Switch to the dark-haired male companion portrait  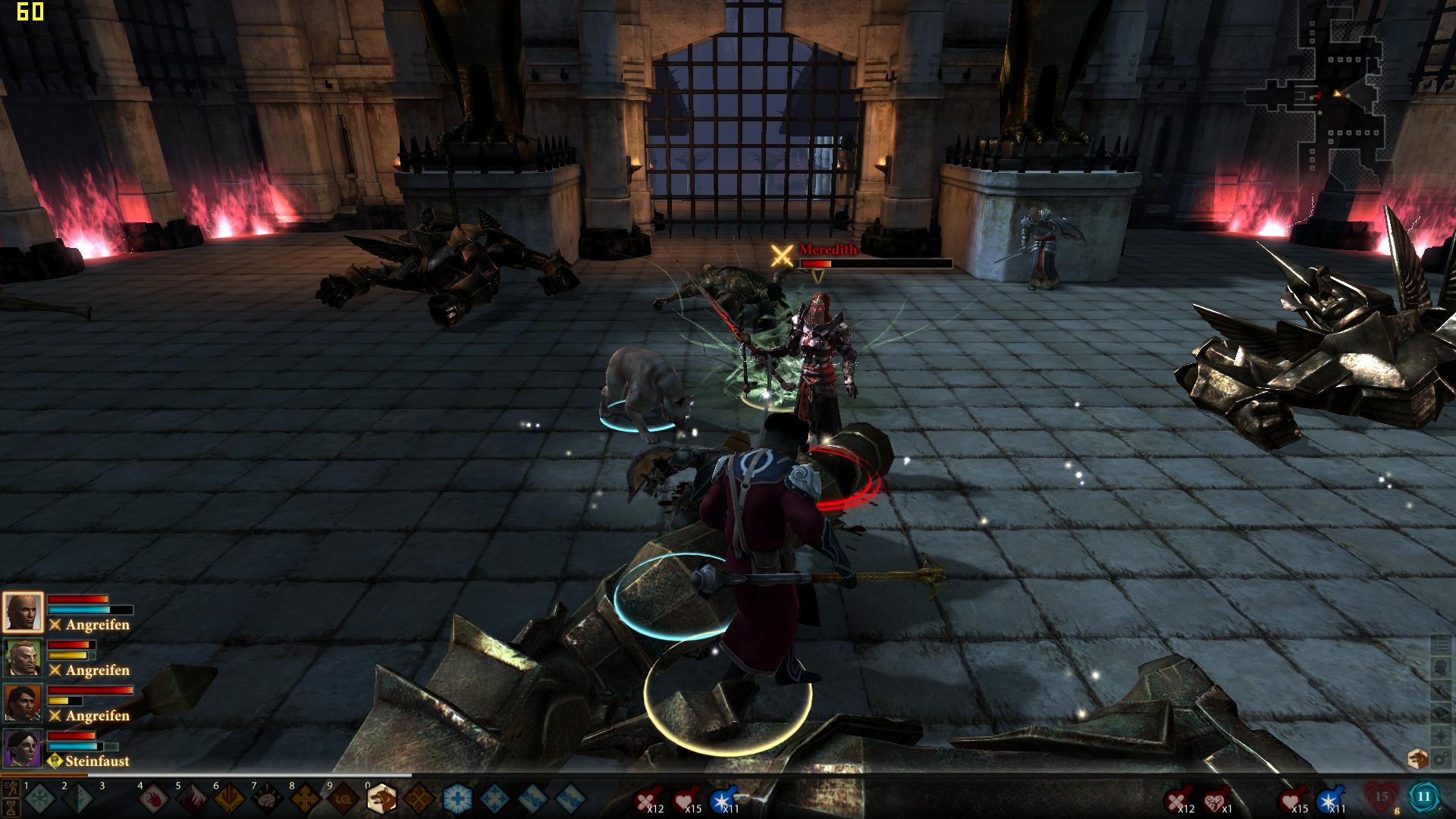point(23,703)
